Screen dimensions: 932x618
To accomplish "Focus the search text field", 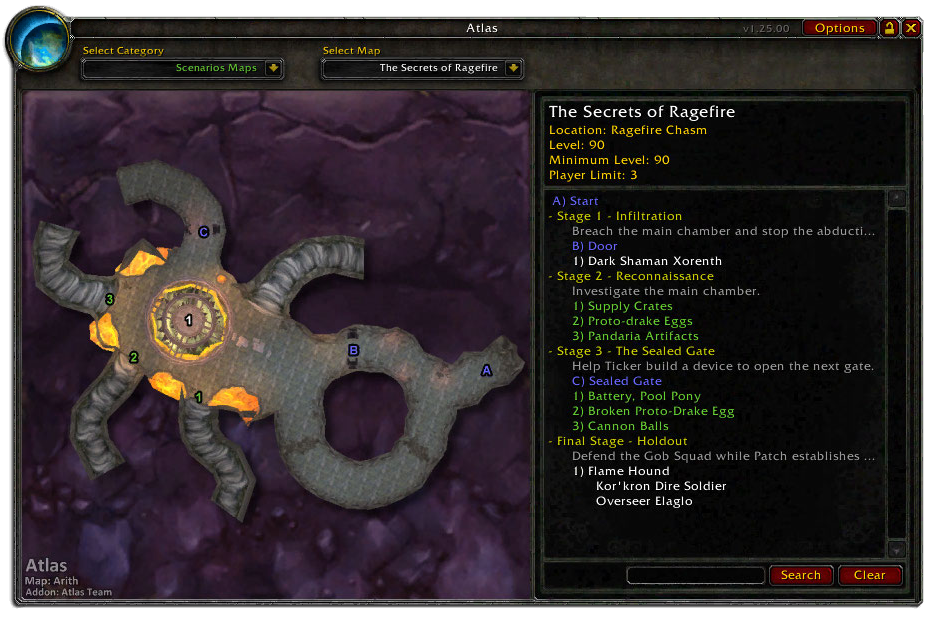I will tap(695, 575).
